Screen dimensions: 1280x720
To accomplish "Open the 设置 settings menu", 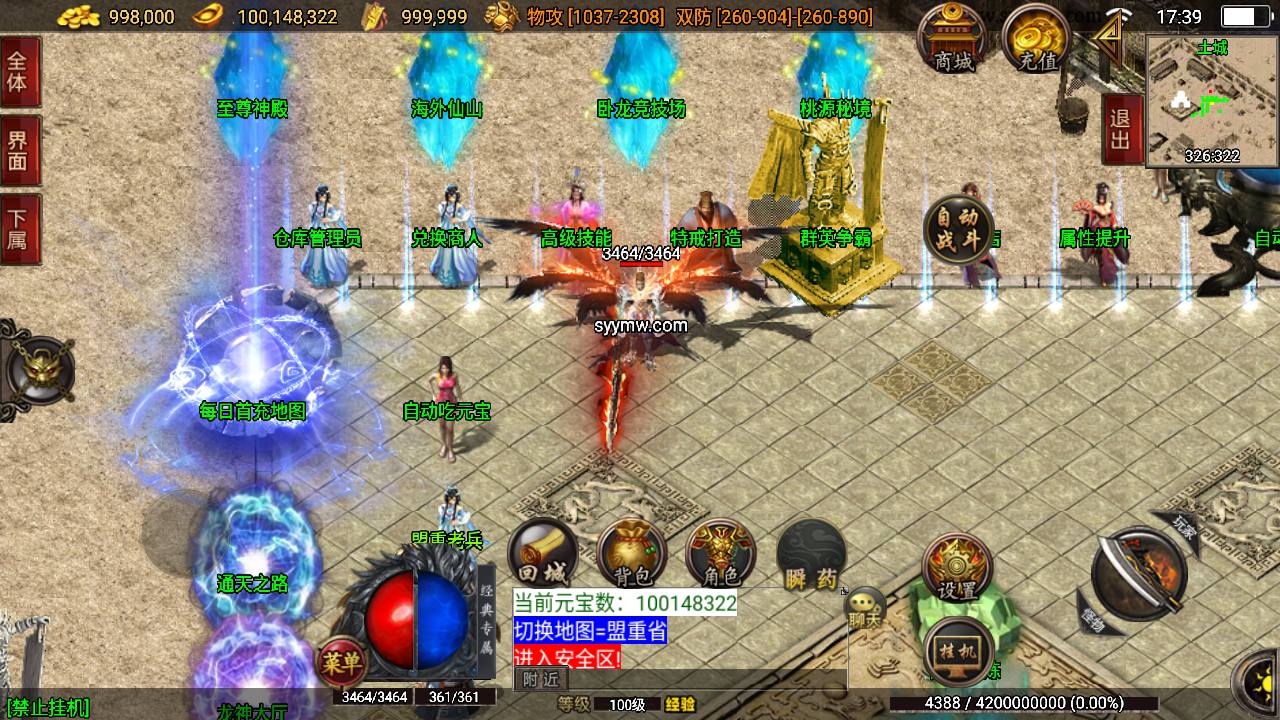I will click(x=957, y=569).
